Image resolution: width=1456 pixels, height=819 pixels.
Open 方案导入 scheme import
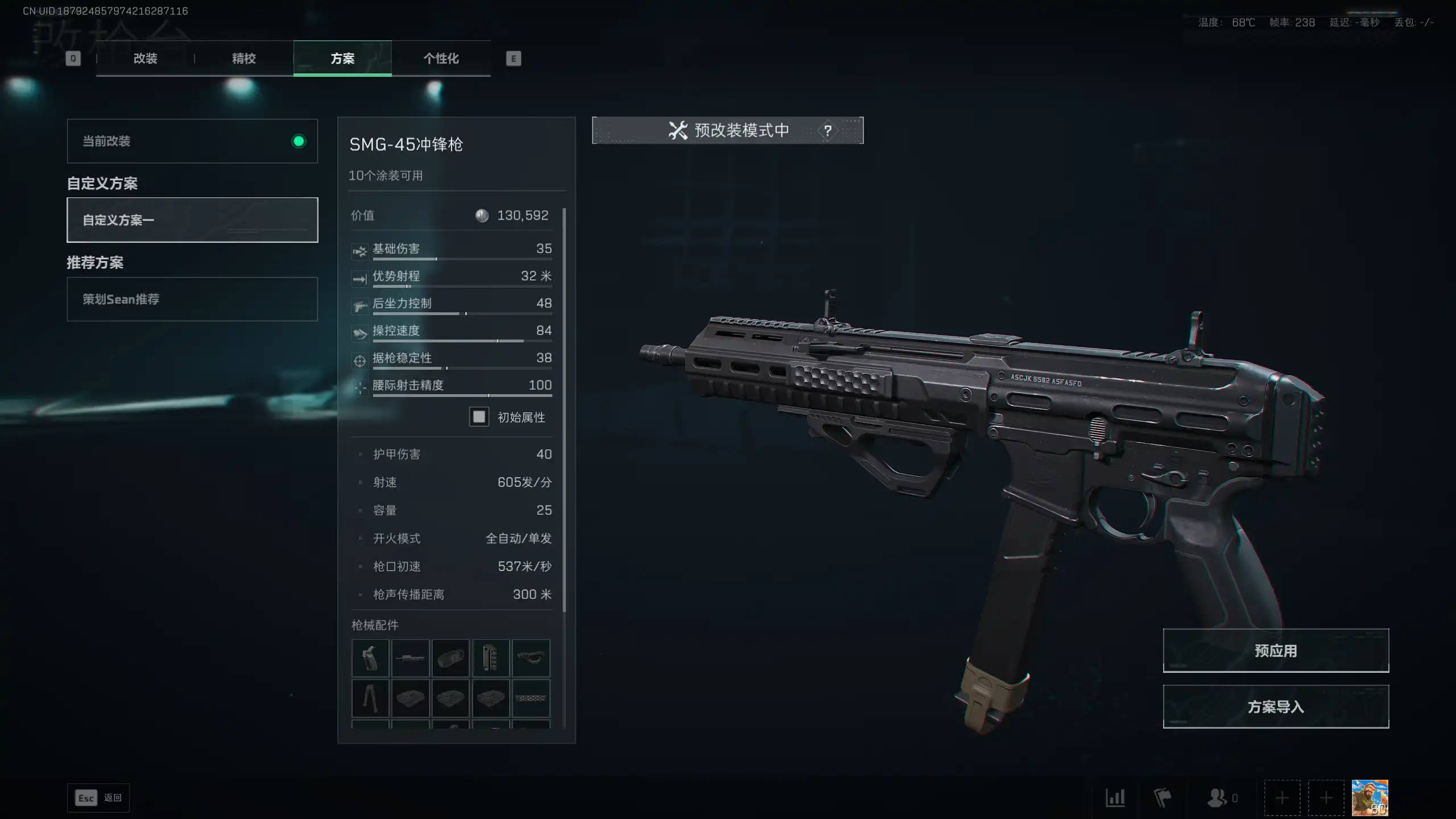1276,707
